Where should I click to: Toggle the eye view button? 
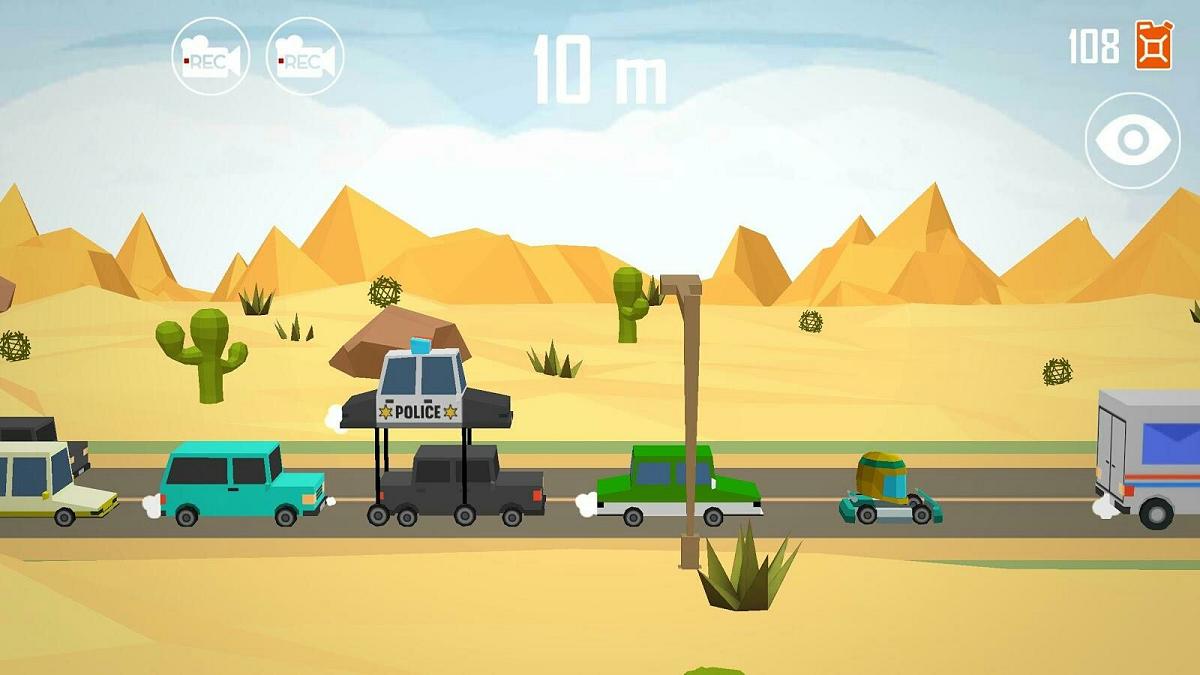[x=1132, y=140]
